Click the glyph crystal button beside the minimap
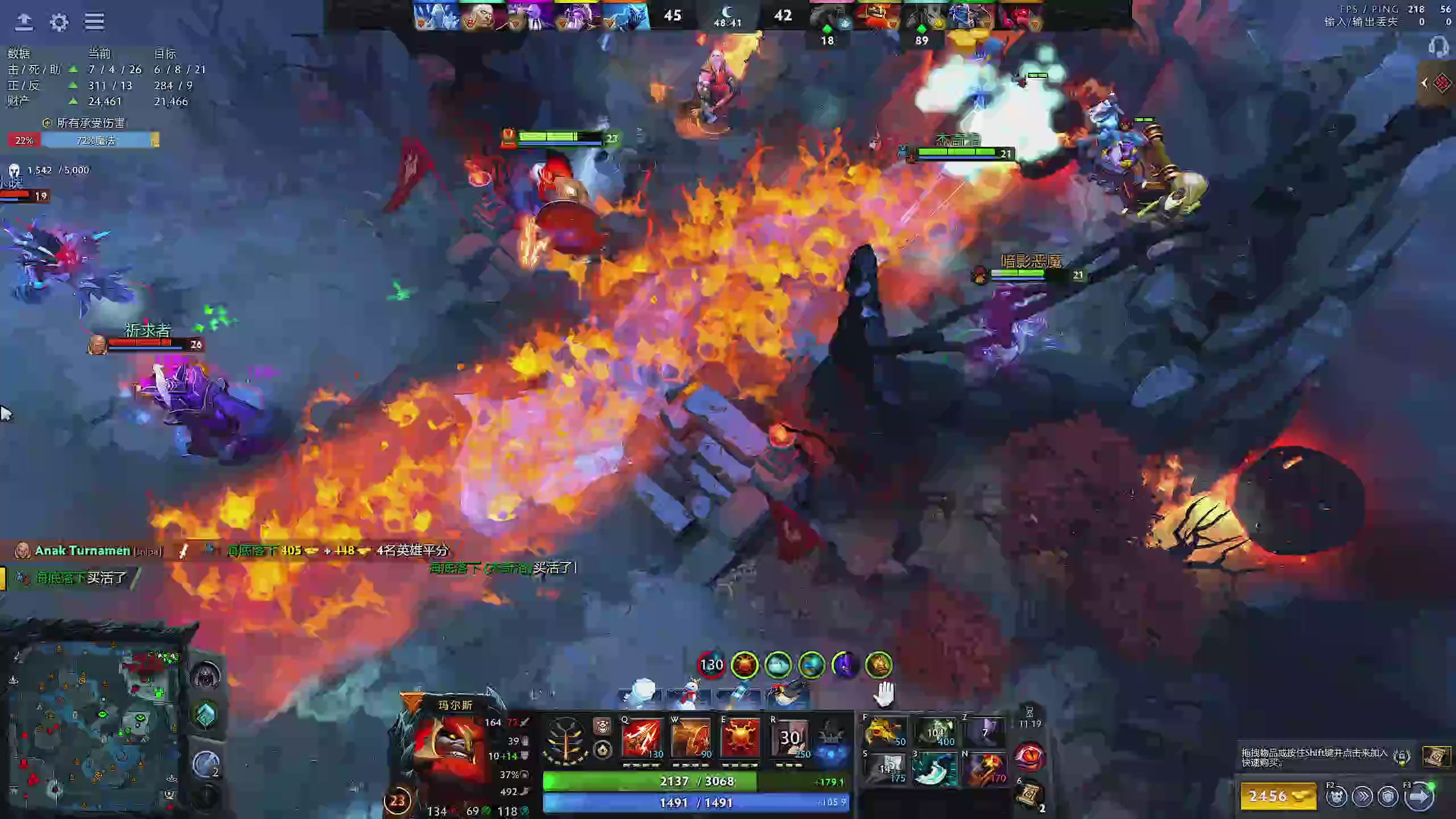 (206, 714)
